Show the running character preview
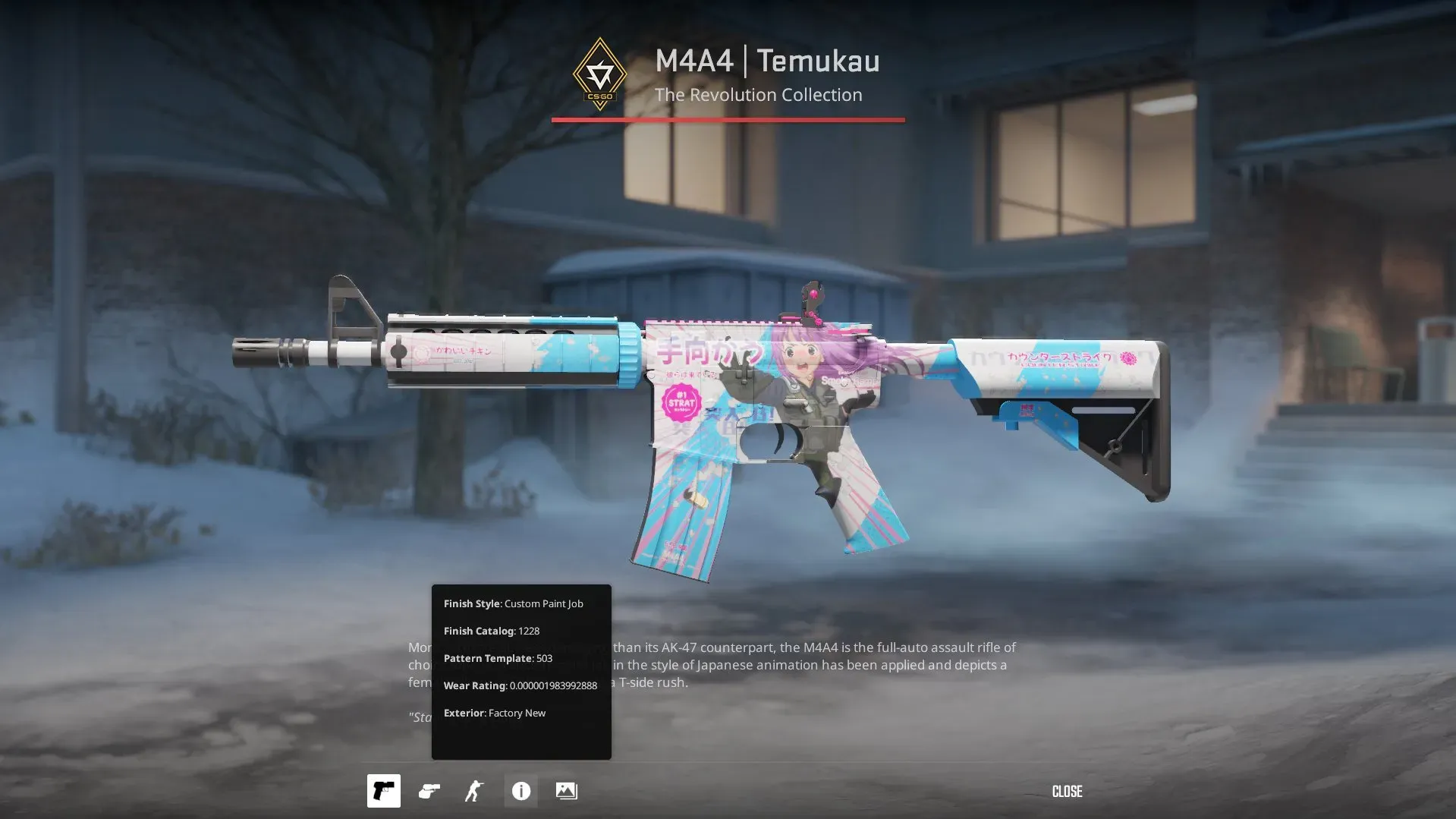The width and height of the screenshot is (1456, 819). coord(474,791)
